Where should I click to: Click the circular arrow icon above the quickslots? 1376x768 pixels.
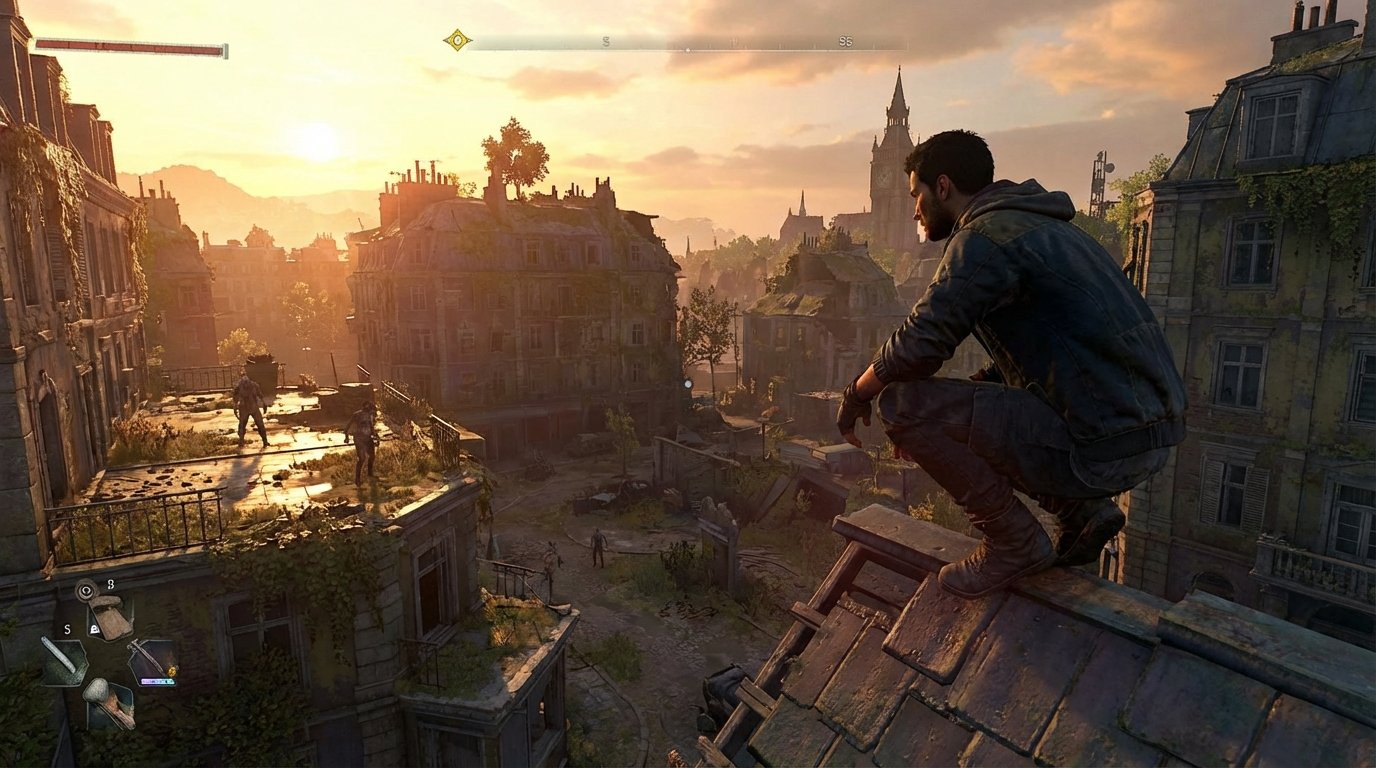[86, 590]
